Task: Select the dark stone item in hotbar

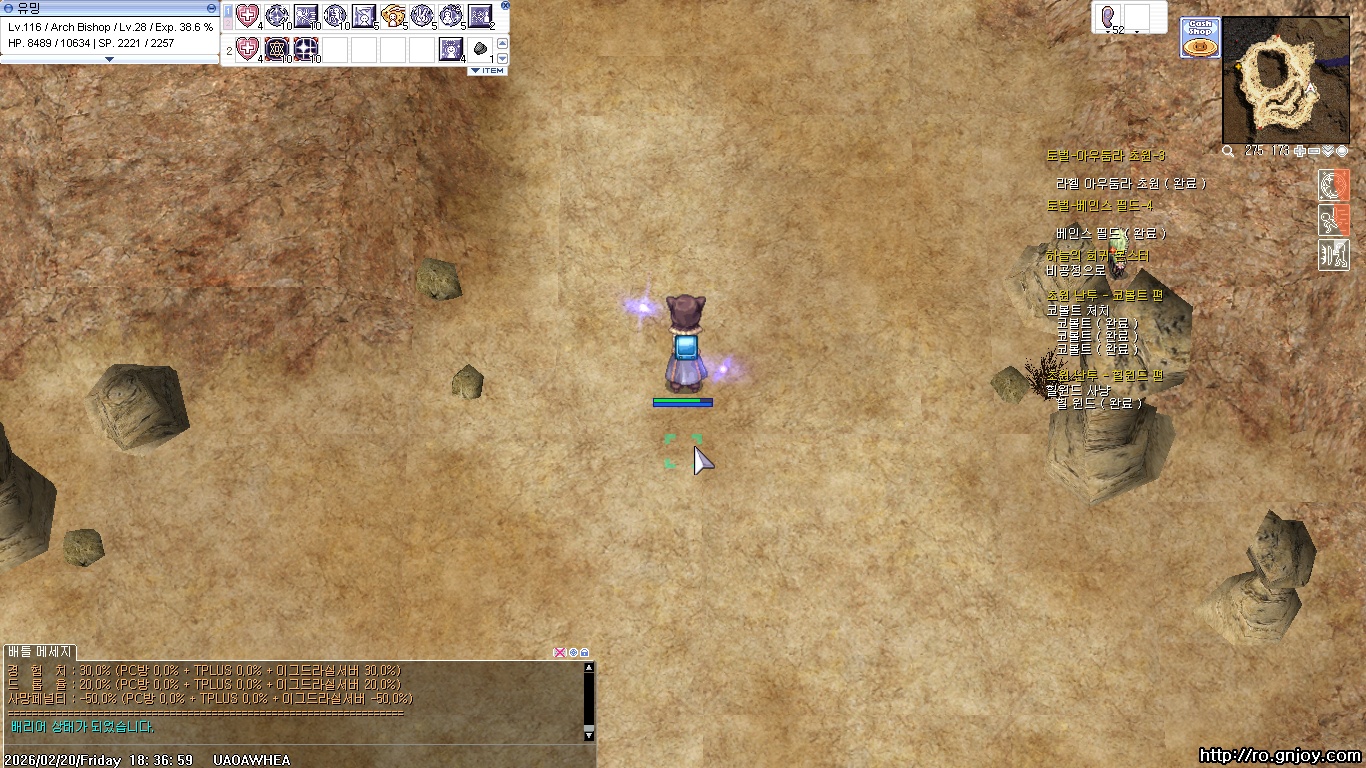Action: [480, 48]
